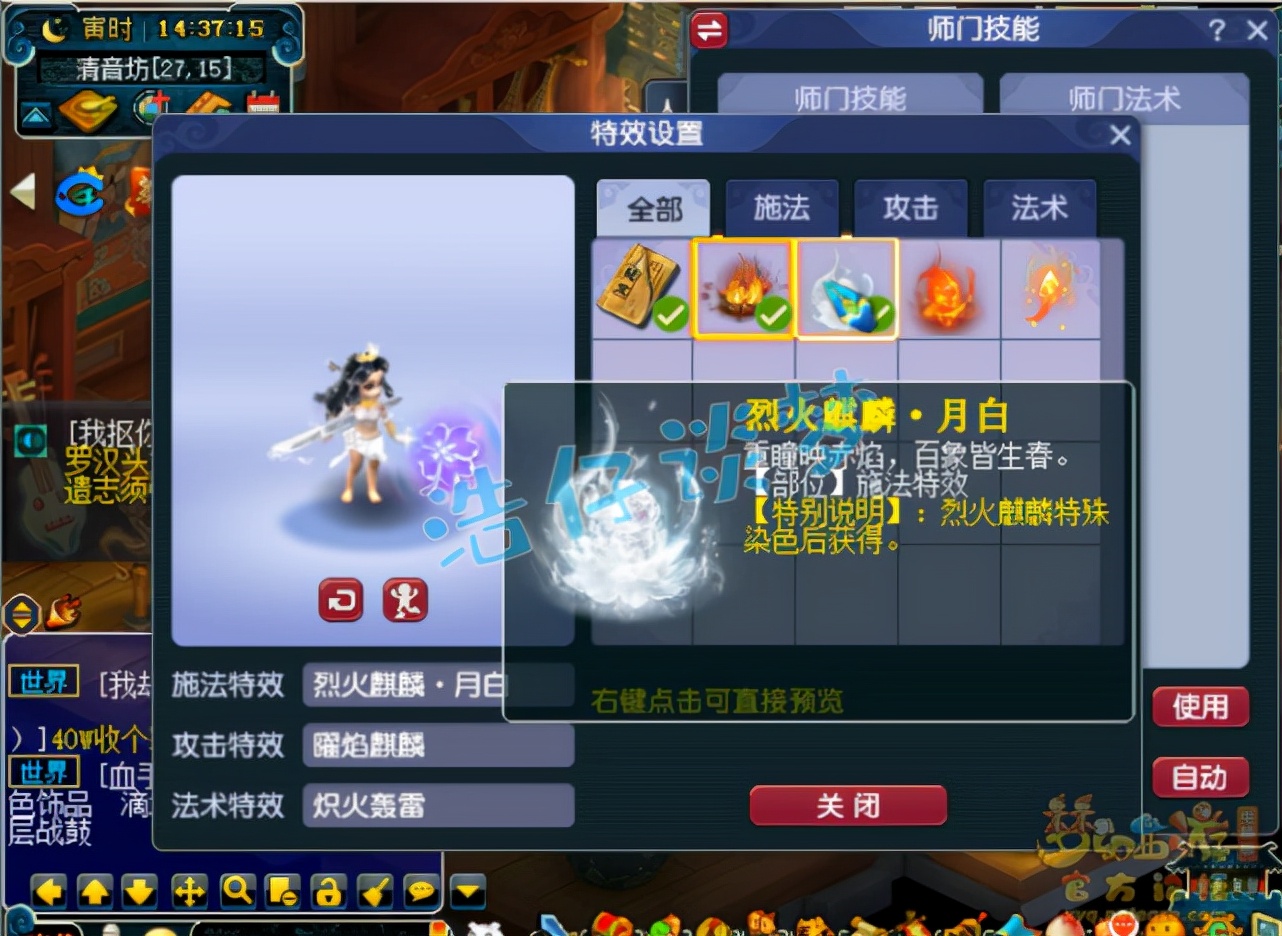Select the flaming 烈火麒麟 effect icon

744,290
